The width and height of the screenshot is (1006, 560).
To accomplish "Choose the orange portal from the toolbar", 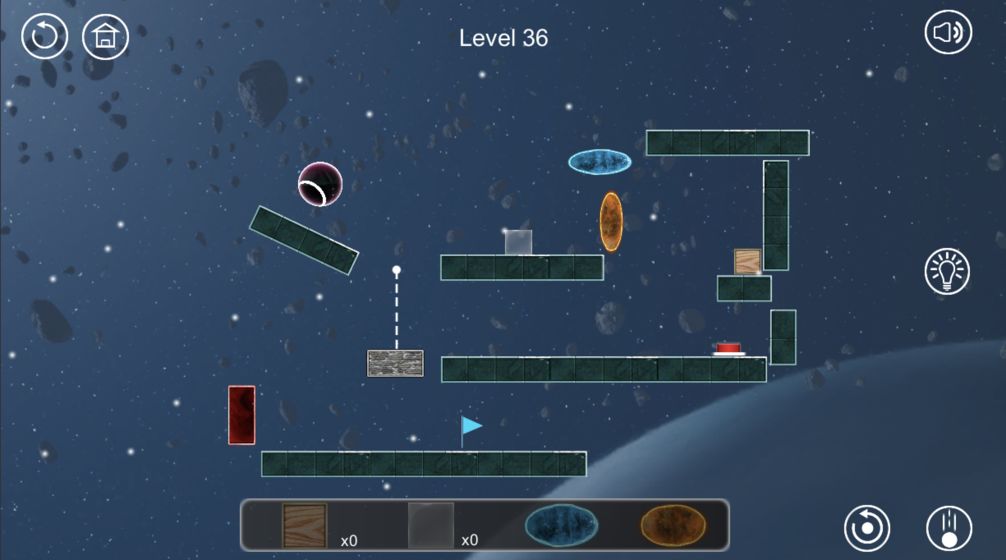I will point(673,525).
